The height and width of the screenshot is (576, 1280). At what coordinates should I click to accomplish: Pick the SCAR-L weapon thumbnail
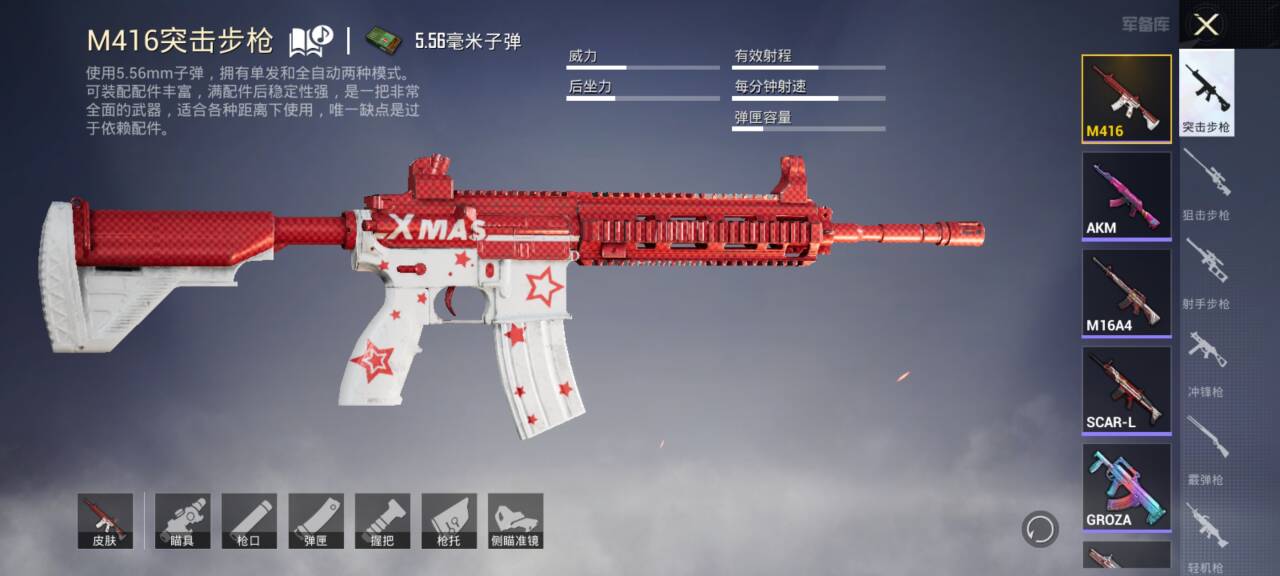click(x=1126, y=389)
